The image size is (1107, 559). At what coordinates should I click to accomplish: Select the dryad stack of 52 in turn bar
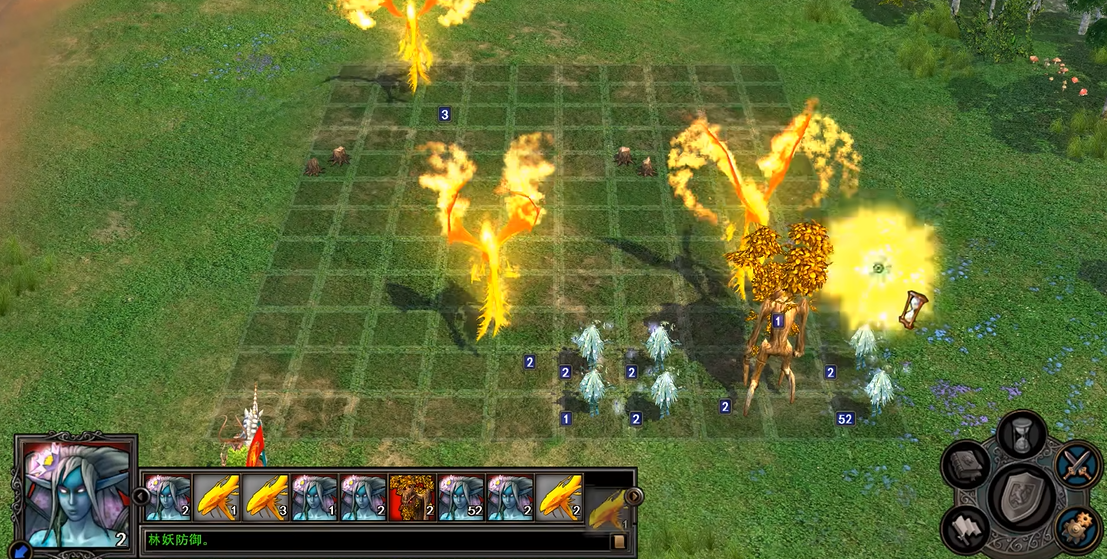[x=460, y=496]
